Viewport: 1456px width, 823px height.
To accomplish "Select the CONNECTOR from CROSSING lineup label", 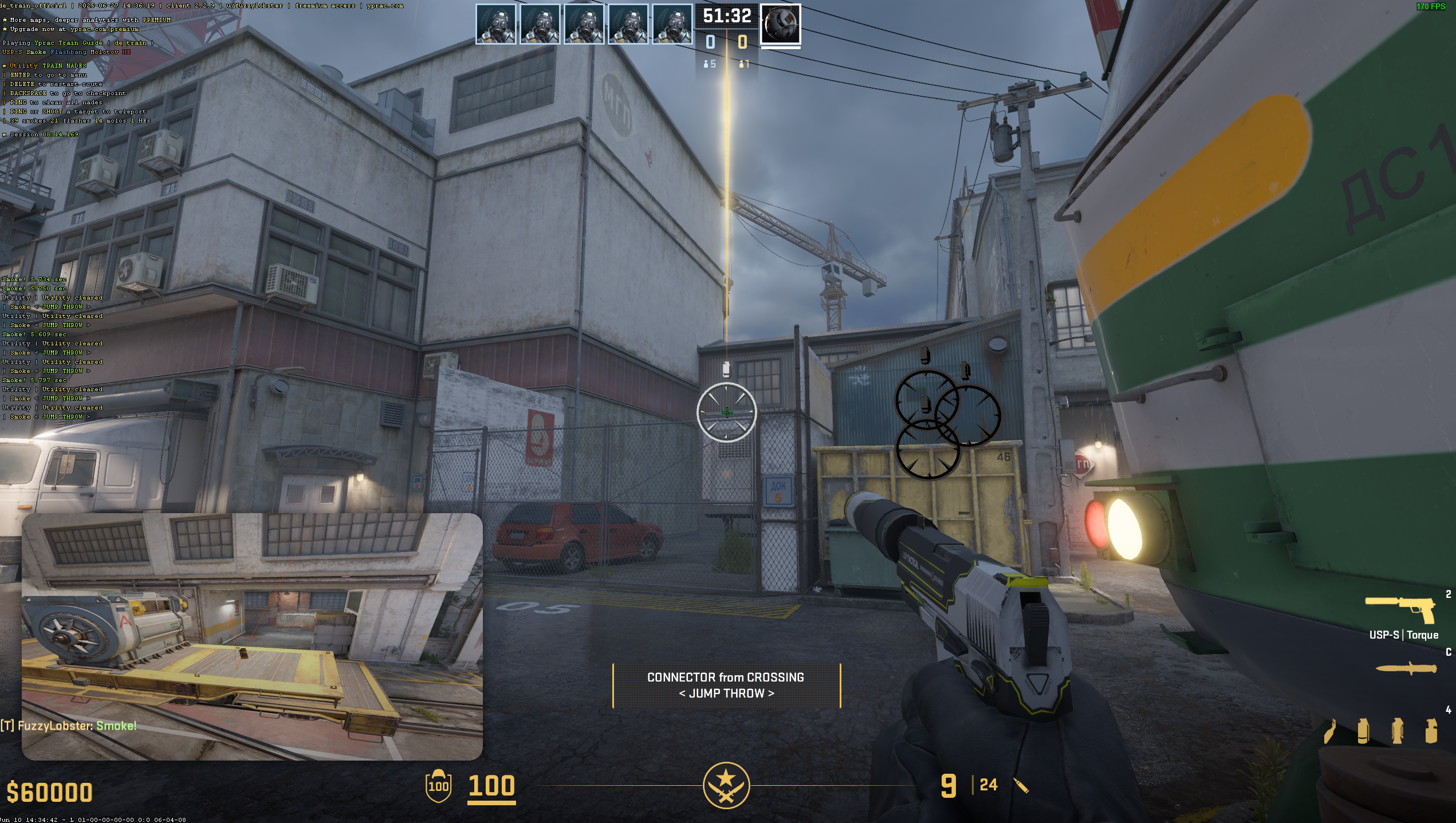I will point(726,685).
